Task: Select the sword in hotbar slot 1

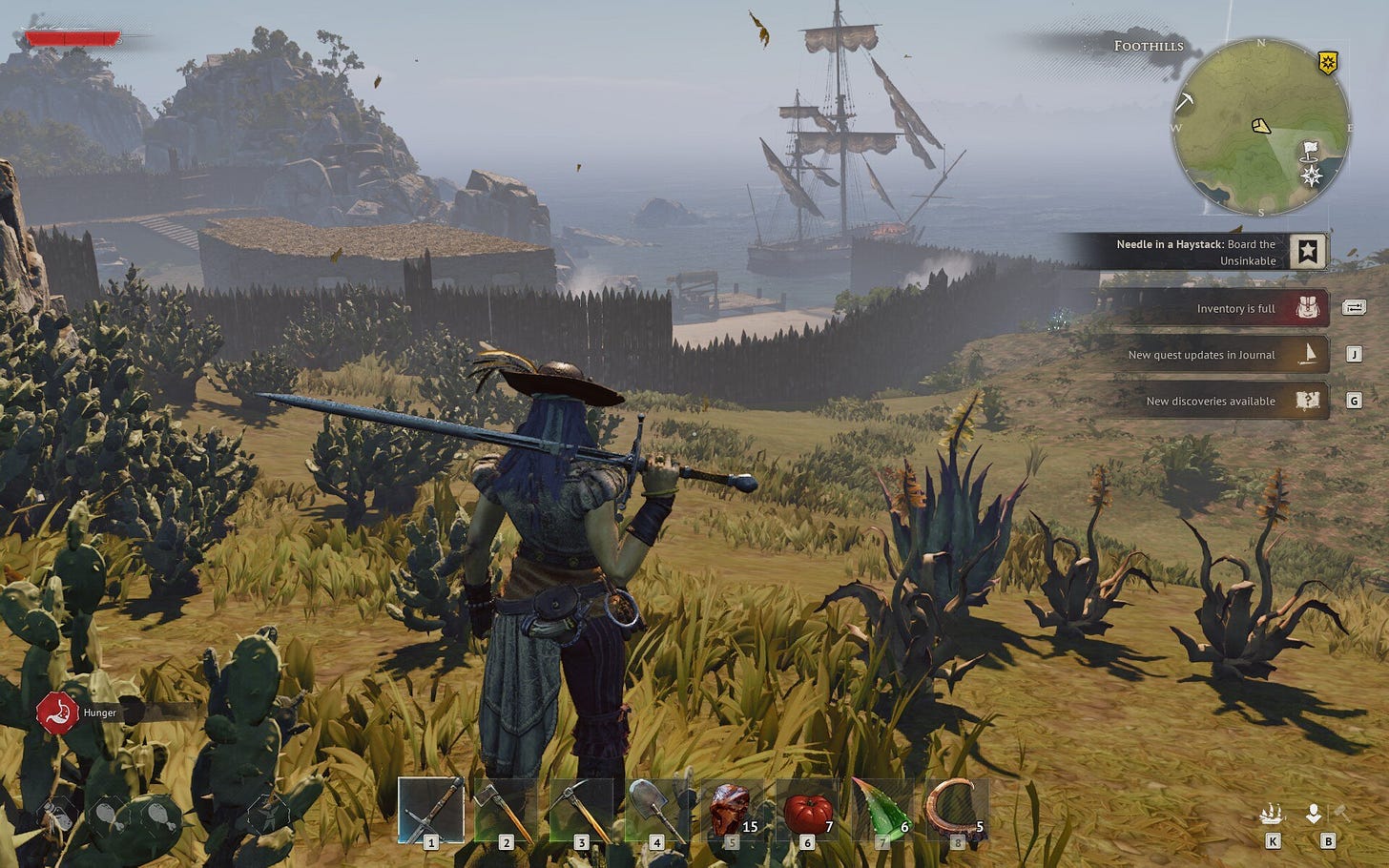Action: 431,811
